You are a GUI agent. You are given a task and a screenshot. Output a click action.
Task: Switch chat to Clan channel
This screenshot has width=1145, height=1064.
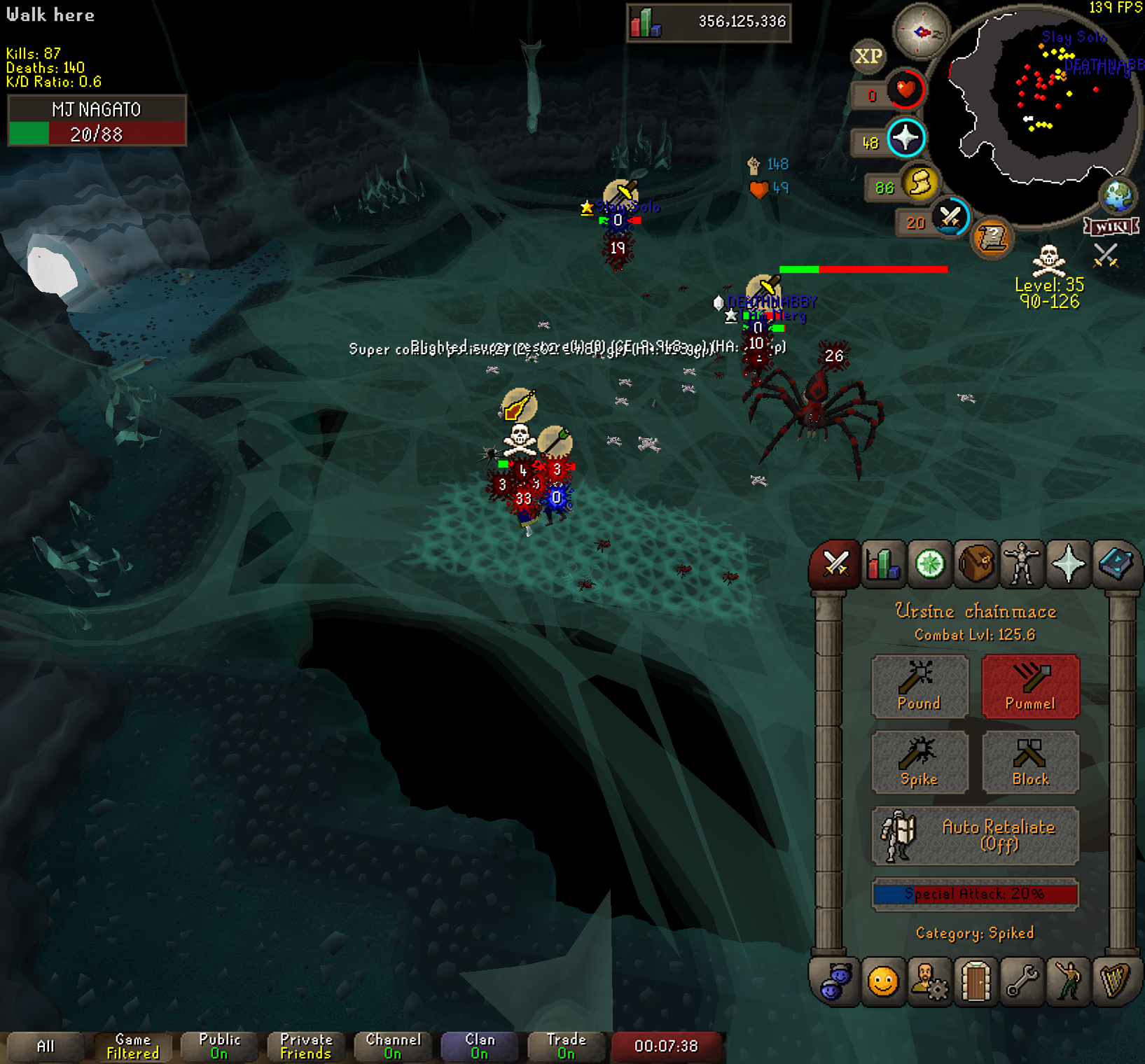pyautogui.click(x=480, y=1046)
